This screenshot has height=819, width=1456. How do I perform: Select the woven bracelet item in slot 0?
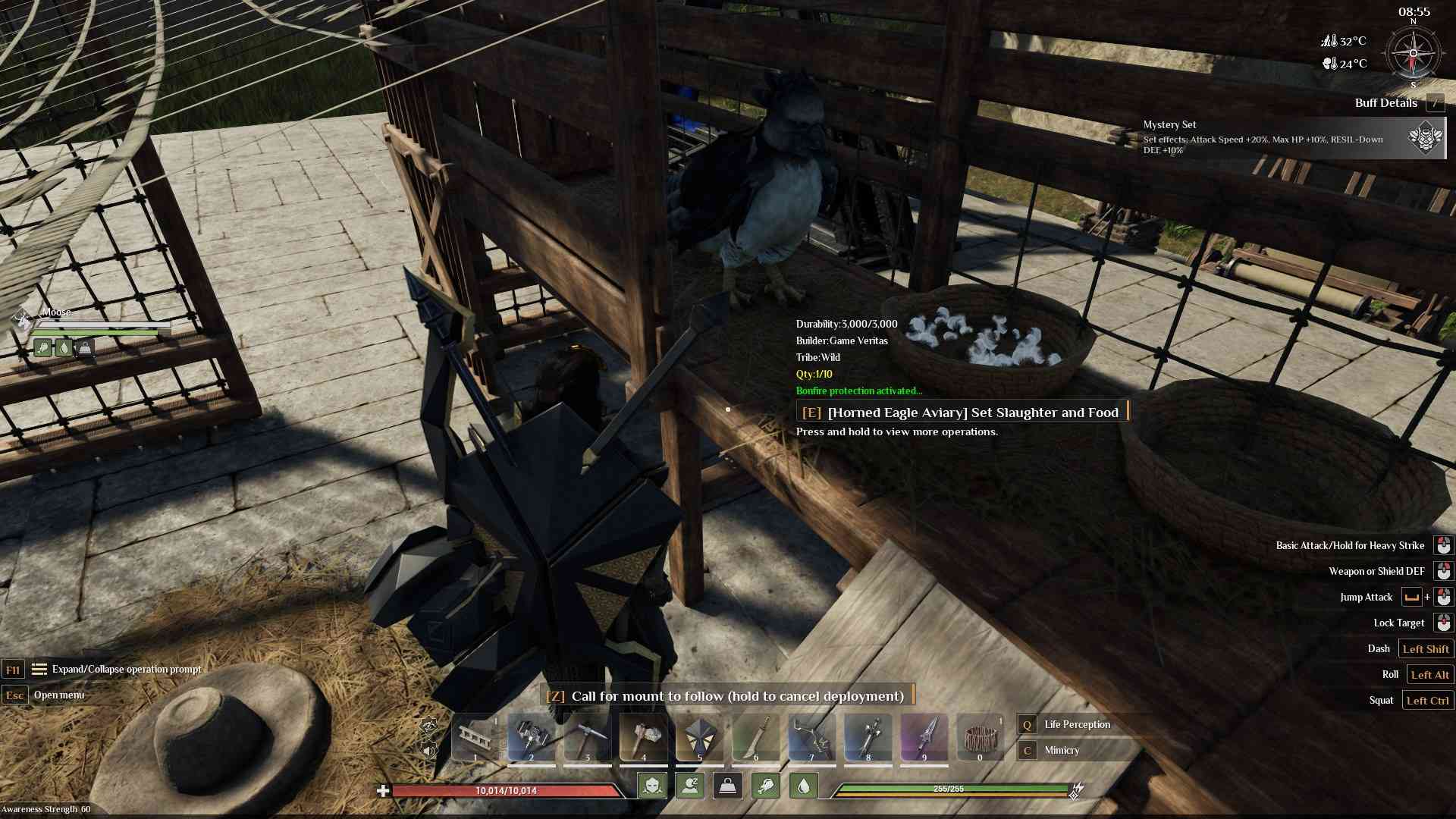pyautogui.click(x=980, y=737)
